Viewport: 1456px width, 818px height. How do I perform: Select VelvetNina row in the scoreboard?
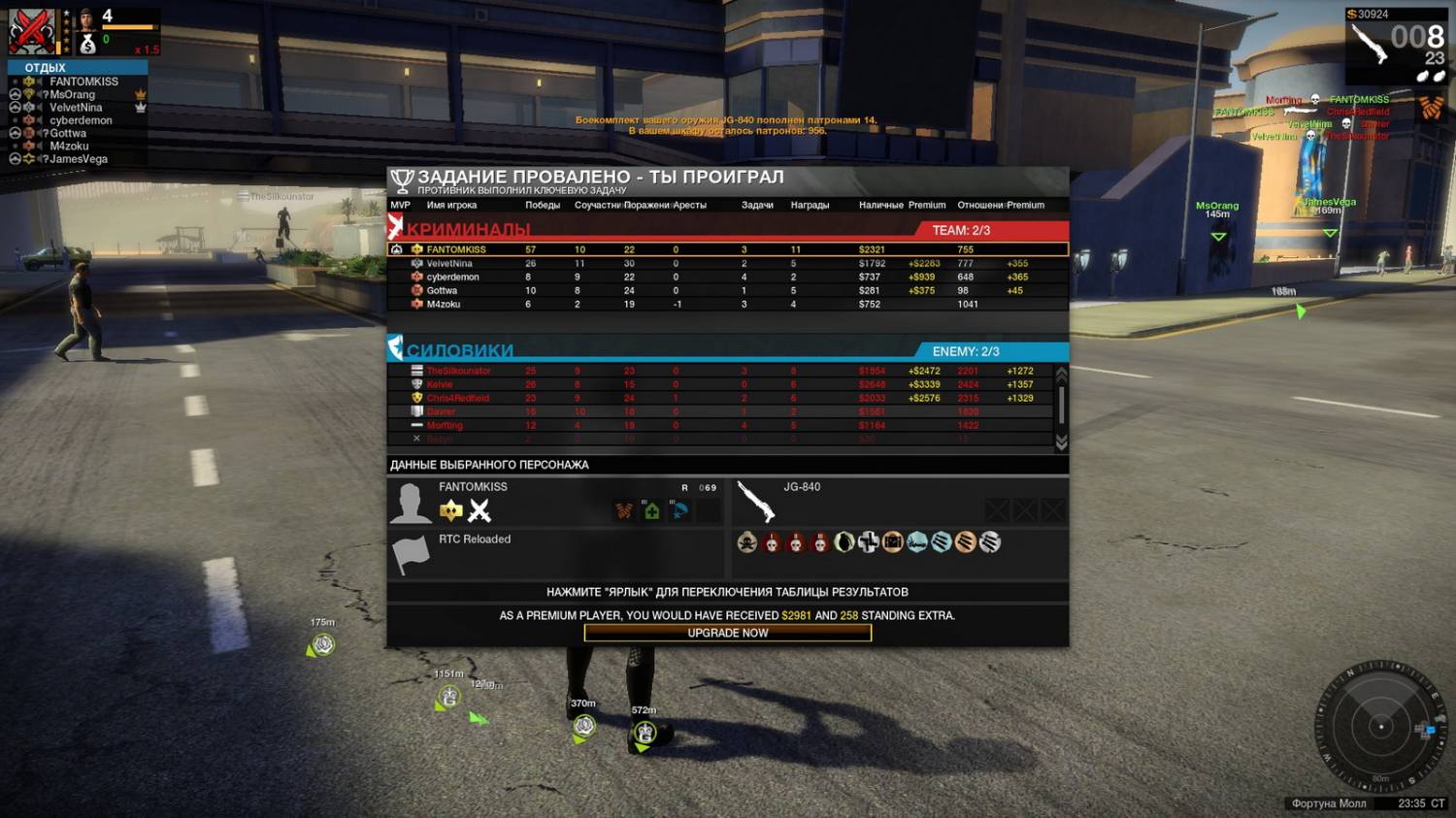tap(449, 263)
